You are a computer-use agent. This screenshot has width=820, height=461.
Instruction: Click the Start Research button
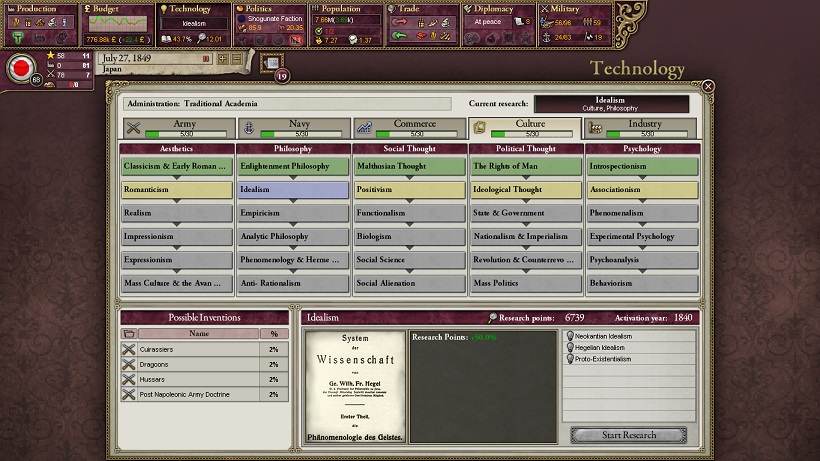(627, 435)
